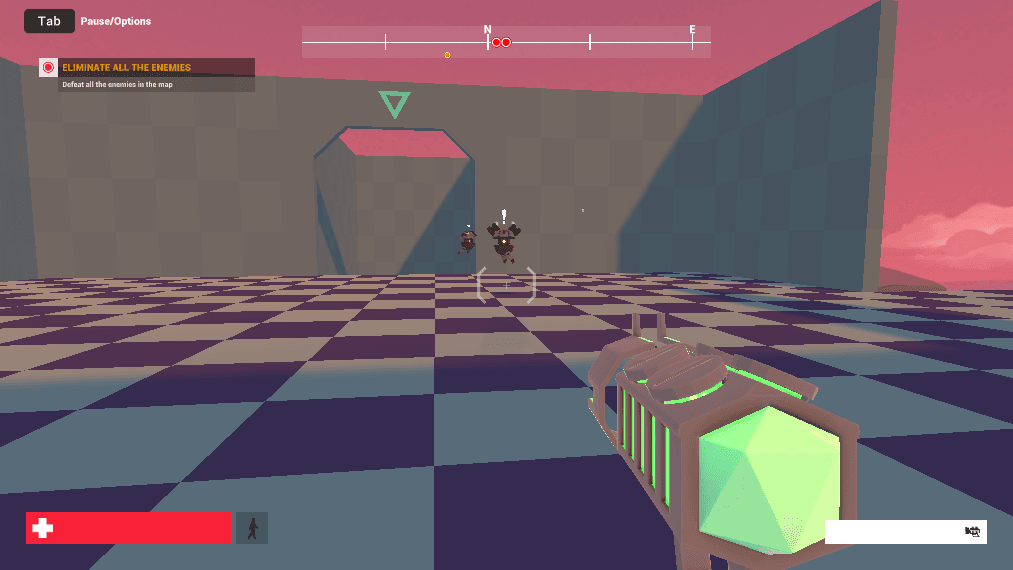Toggle the standing figure stance icon

tap(252, 528)
